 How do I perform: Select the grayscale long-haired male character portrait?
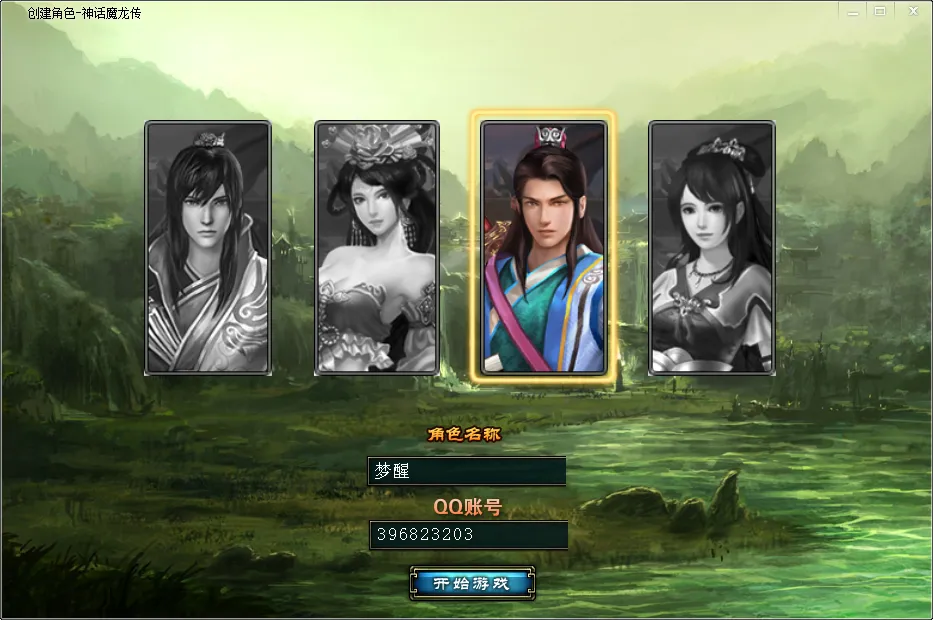click(208, 248)
